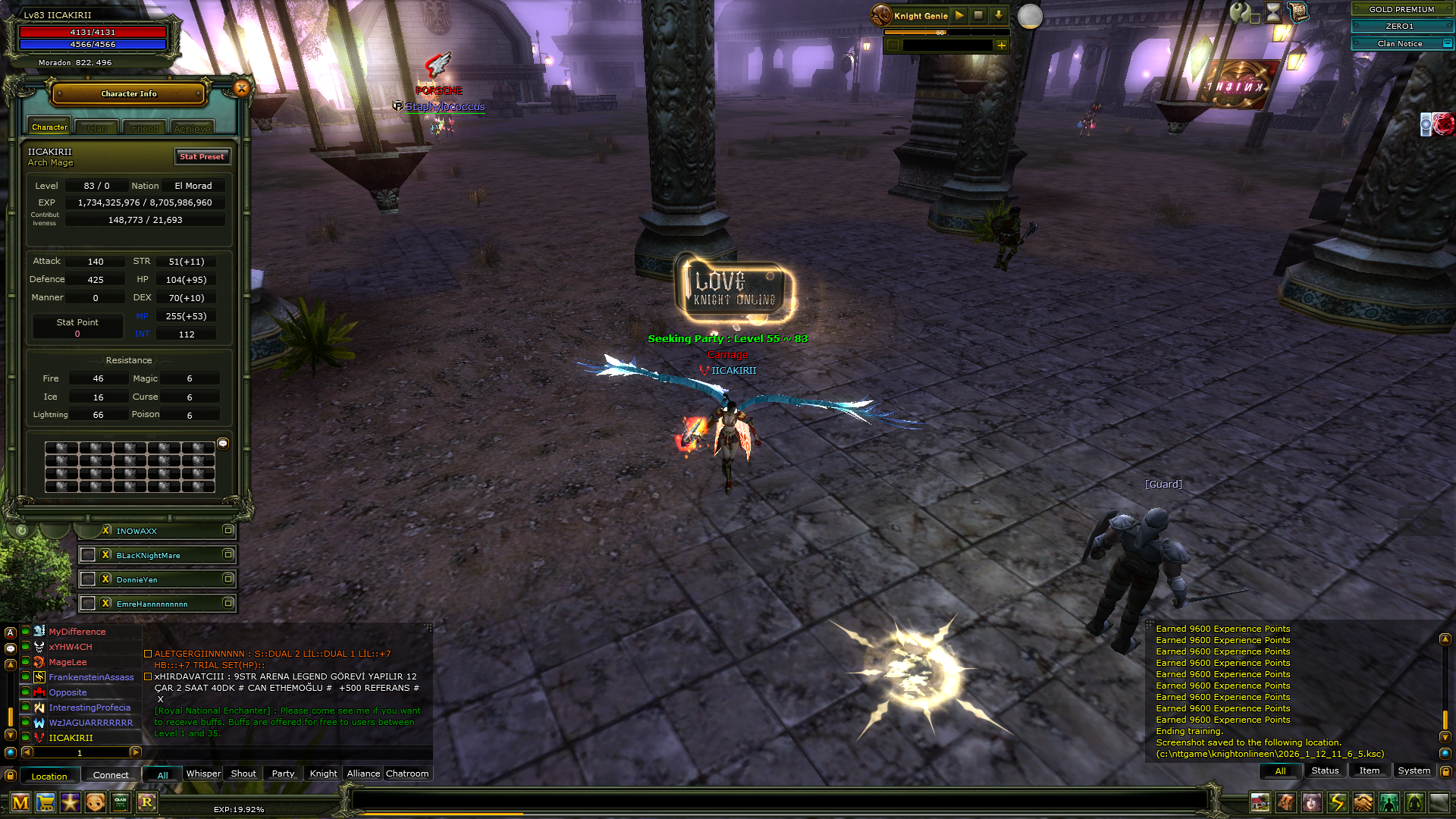Click the GOLD PREMIUM button

click(1401, 9)
